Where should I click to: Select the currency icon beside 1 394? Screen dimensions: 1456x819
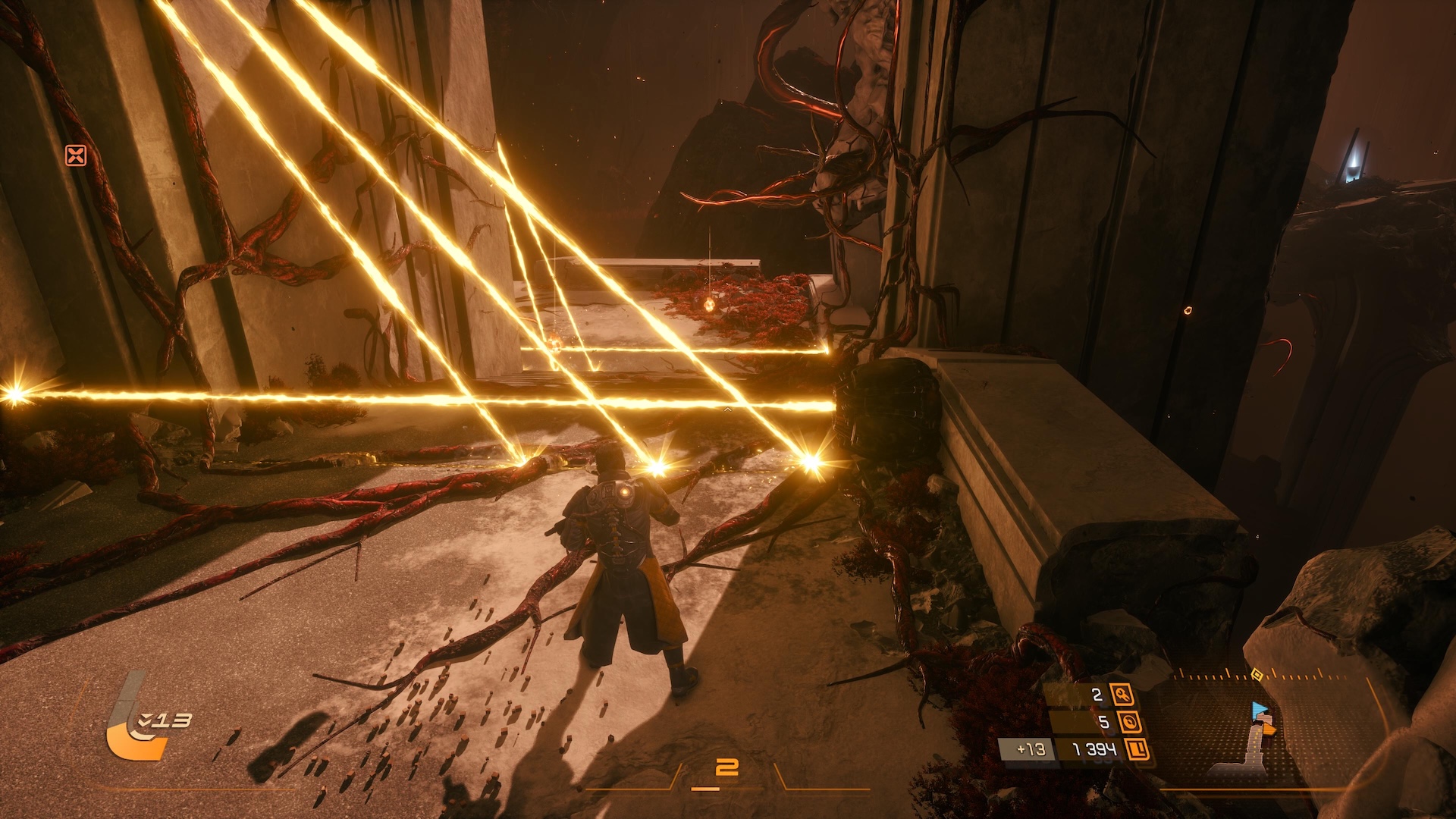coord(1137,750)
